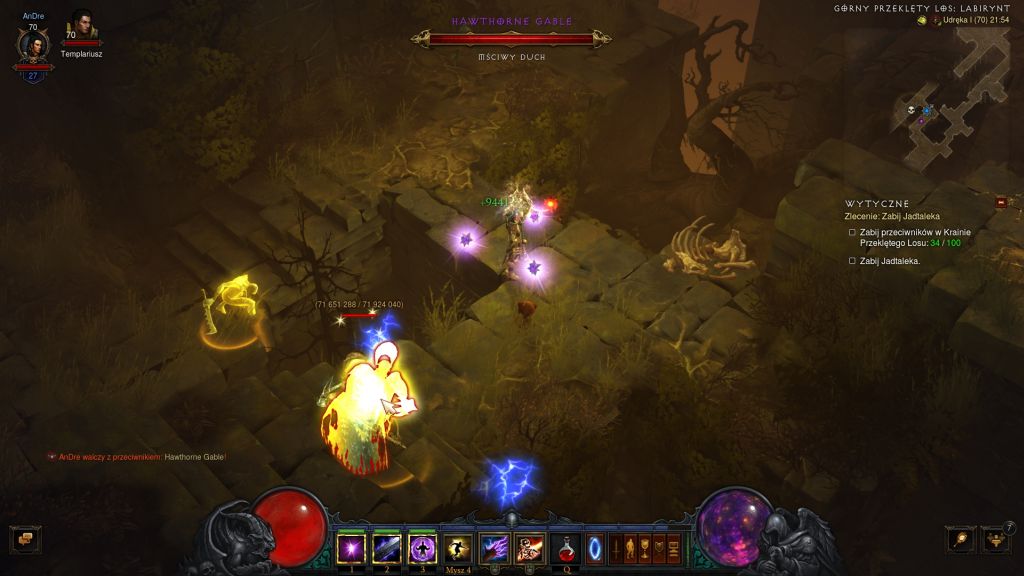Cast the purple lightning hand skill
The width and height of the screenshot is (1024, 576).
click(x=494, y=548)
